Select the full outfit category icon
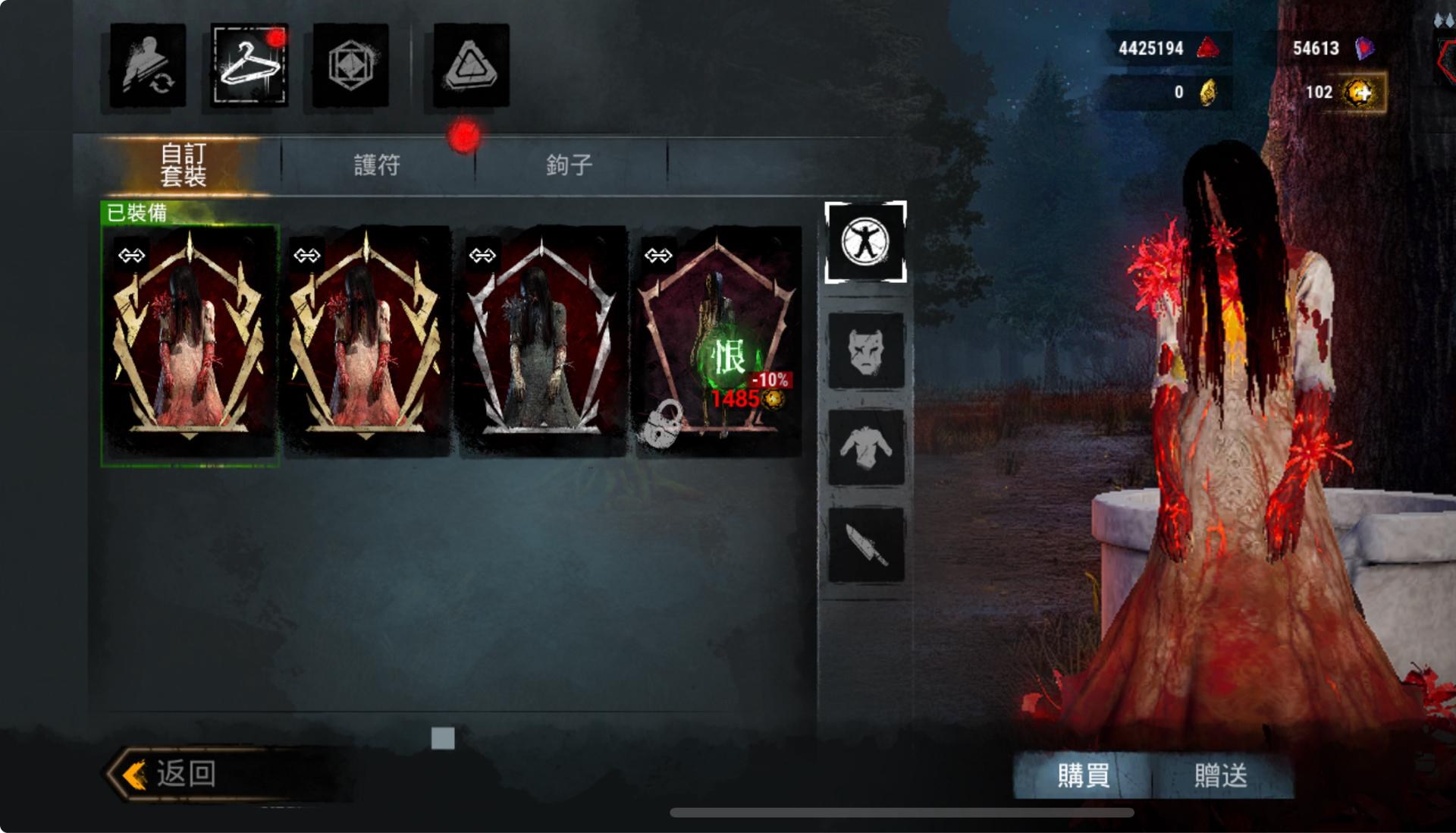Screen dimensions: 1456x833 coord(866,241)
